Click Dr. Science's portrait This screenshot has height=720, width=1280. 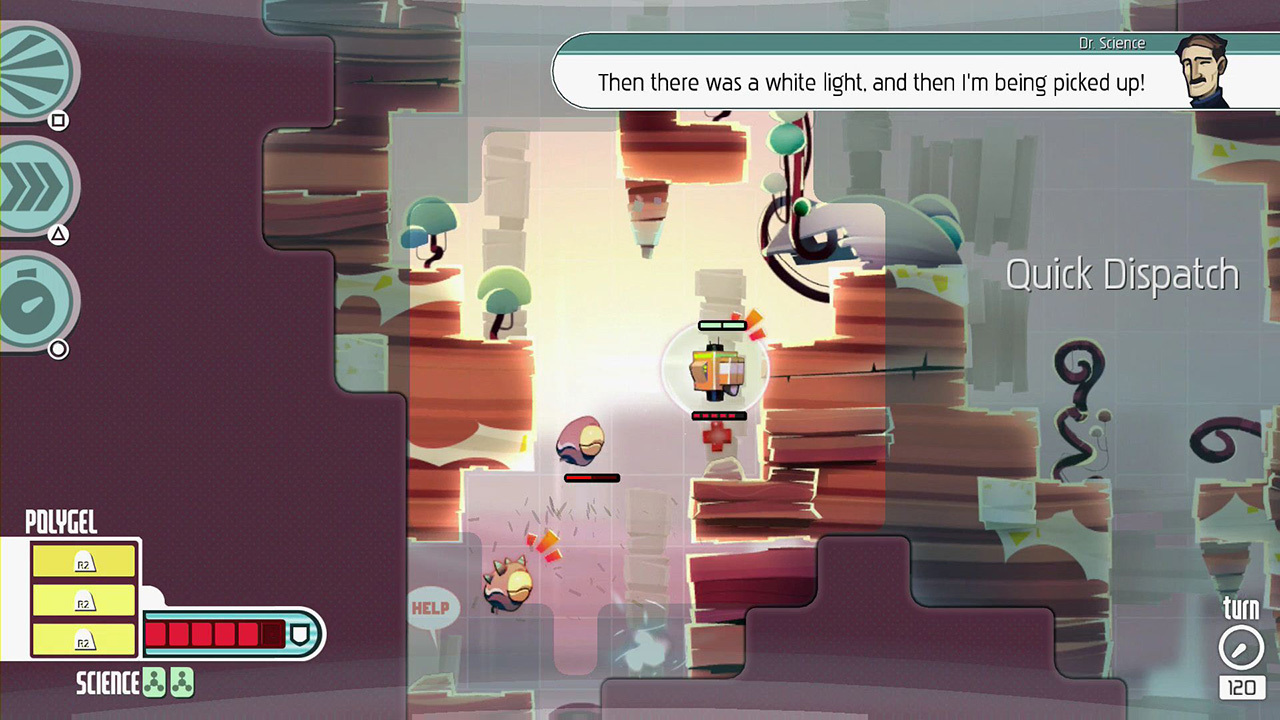1204,72
